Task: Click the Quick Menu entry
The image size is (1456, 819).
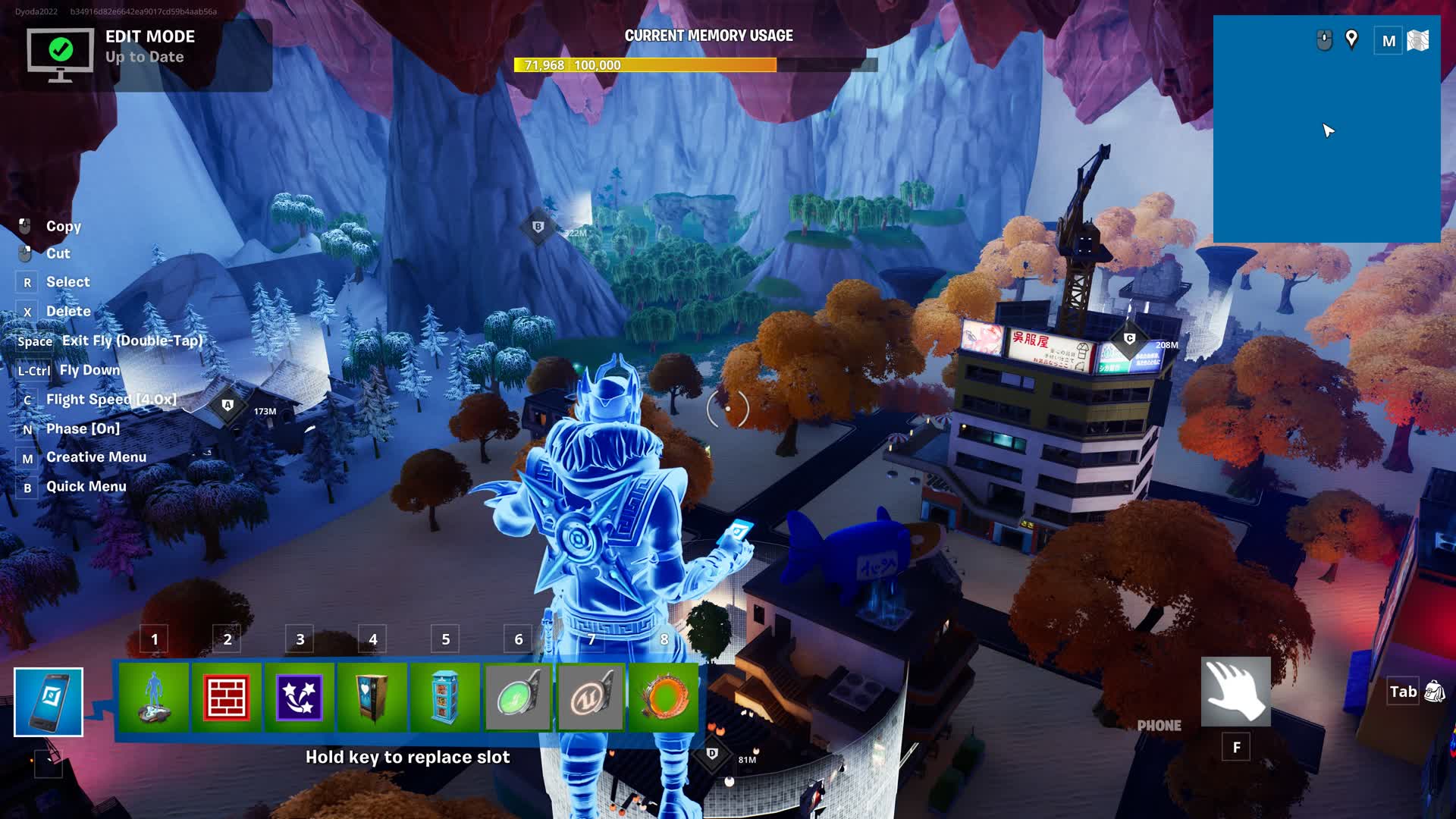Action: pos(86,487)
